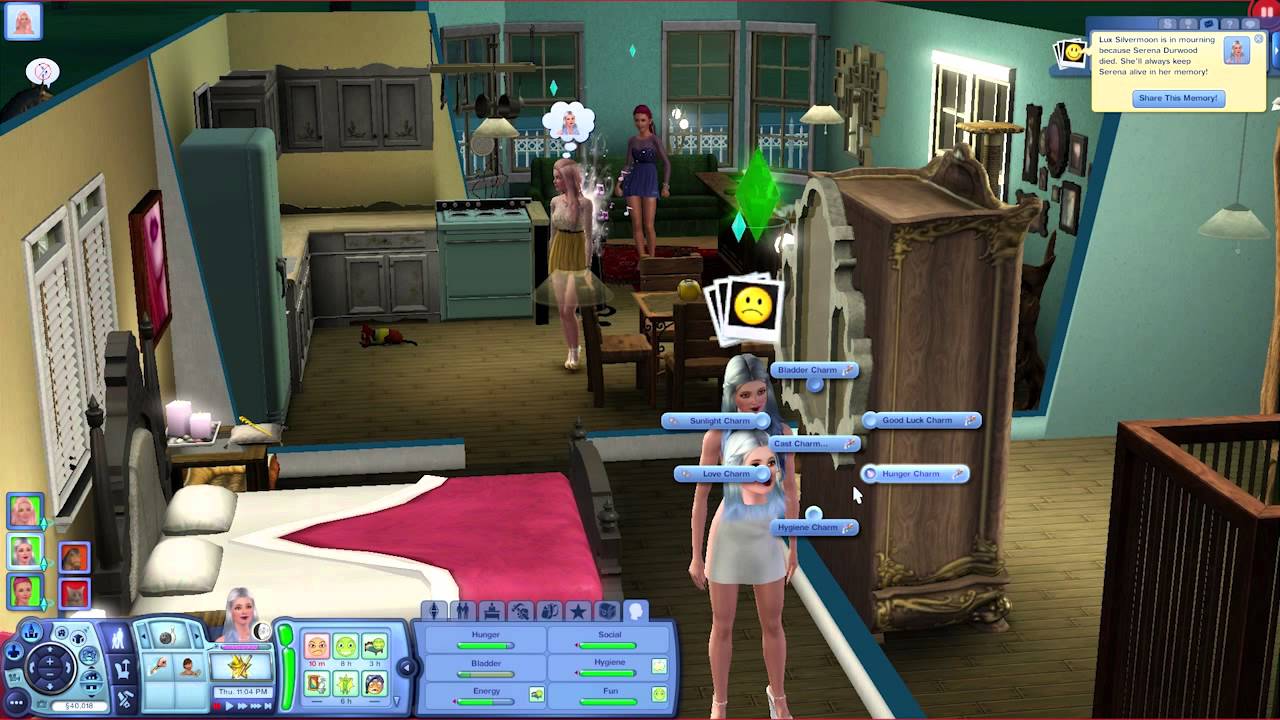Open the Opportunities star tab
The height and width of the screenshot is (720, 1280).
[x=580, y=610]
